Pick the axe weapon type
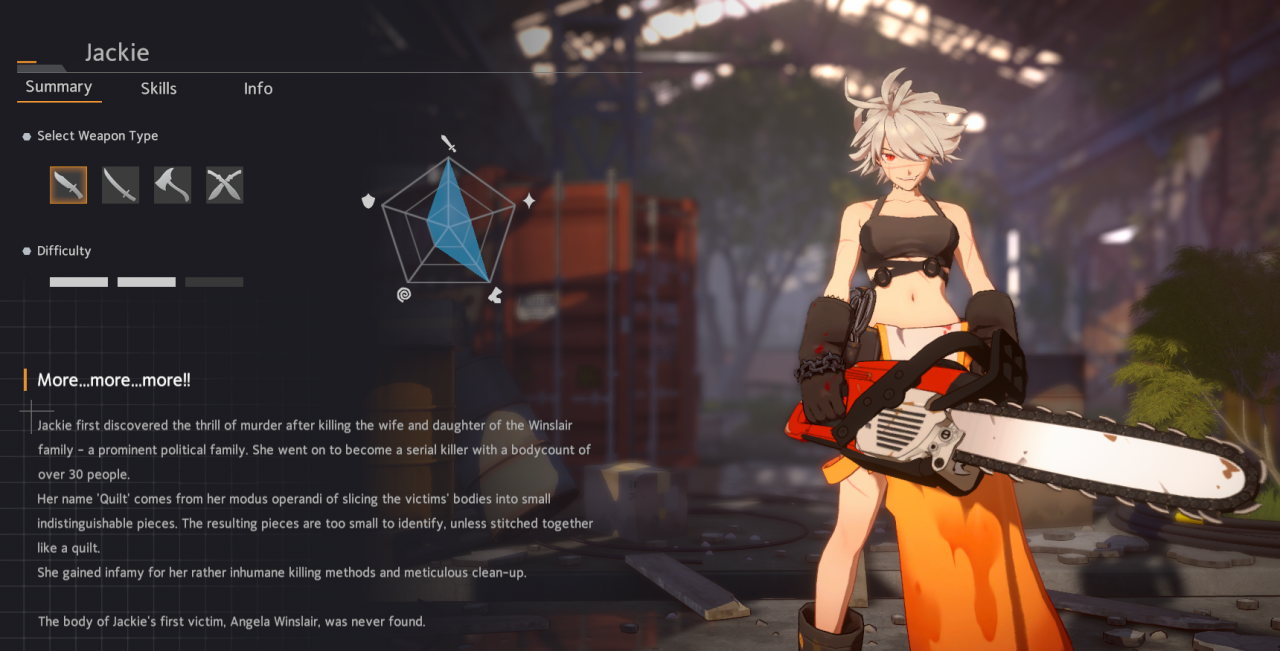 click(x=173, y=185)
